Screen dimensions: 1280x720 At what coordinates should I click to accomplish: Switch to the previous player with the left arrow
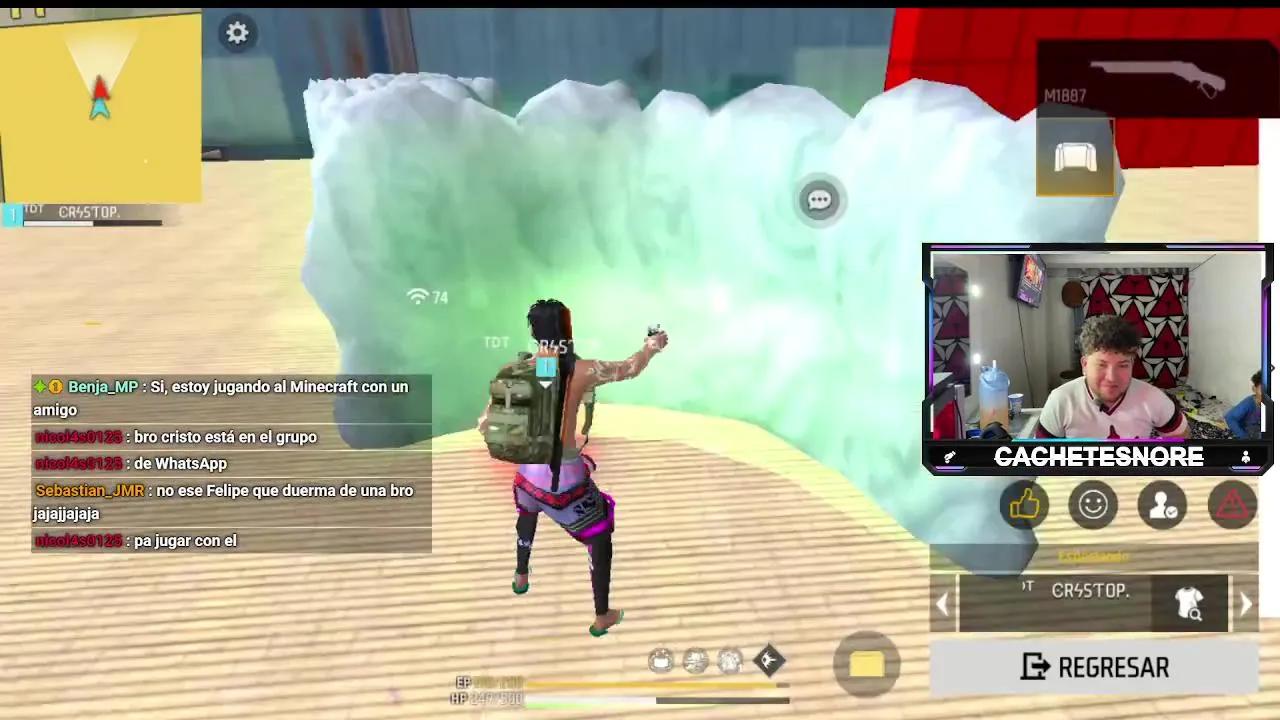click(x=942, y=602)
